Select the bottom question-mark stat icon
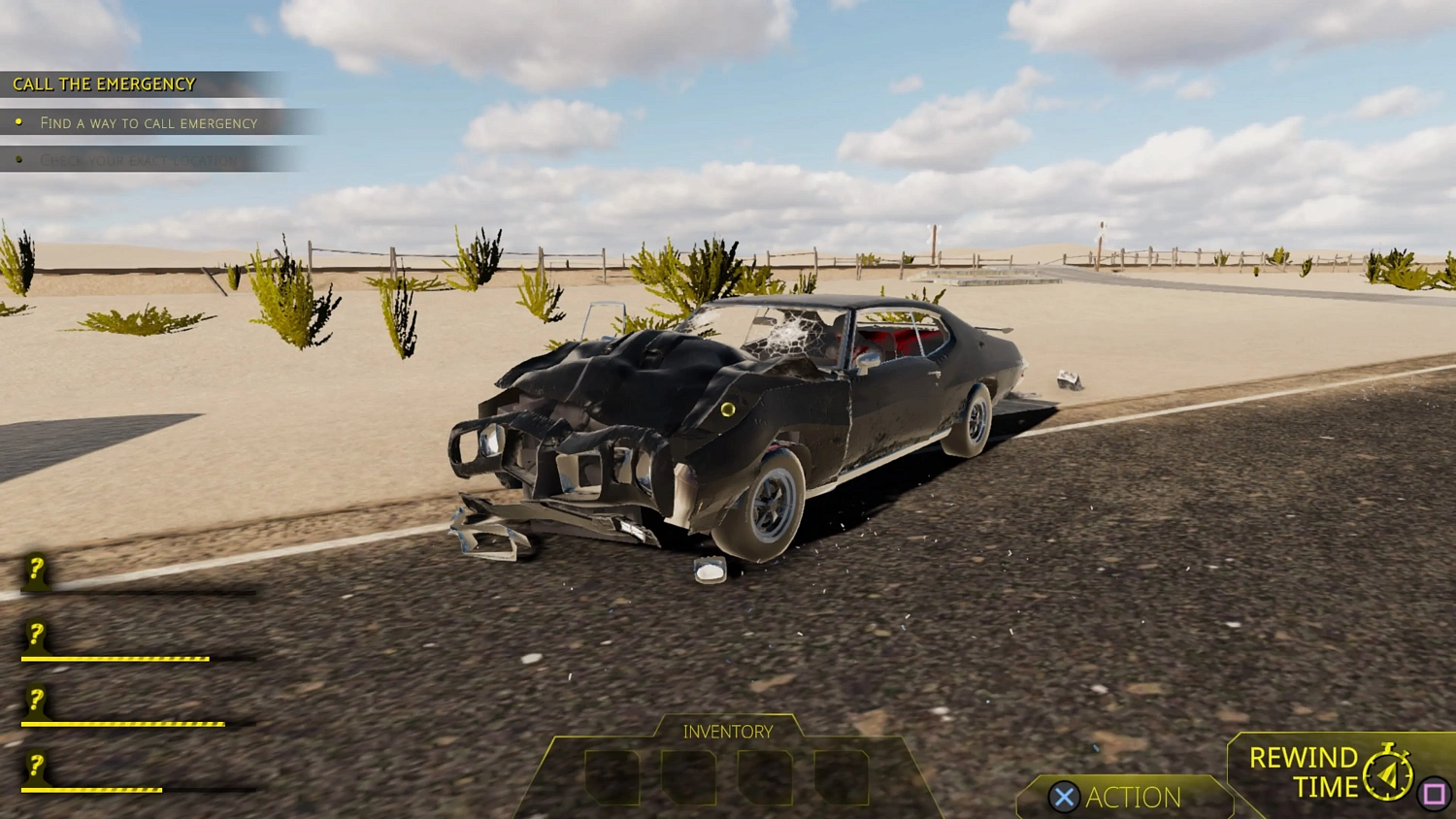Image resolution: width=1456 pixels, height=819 pixels. [x=35, y=767]
